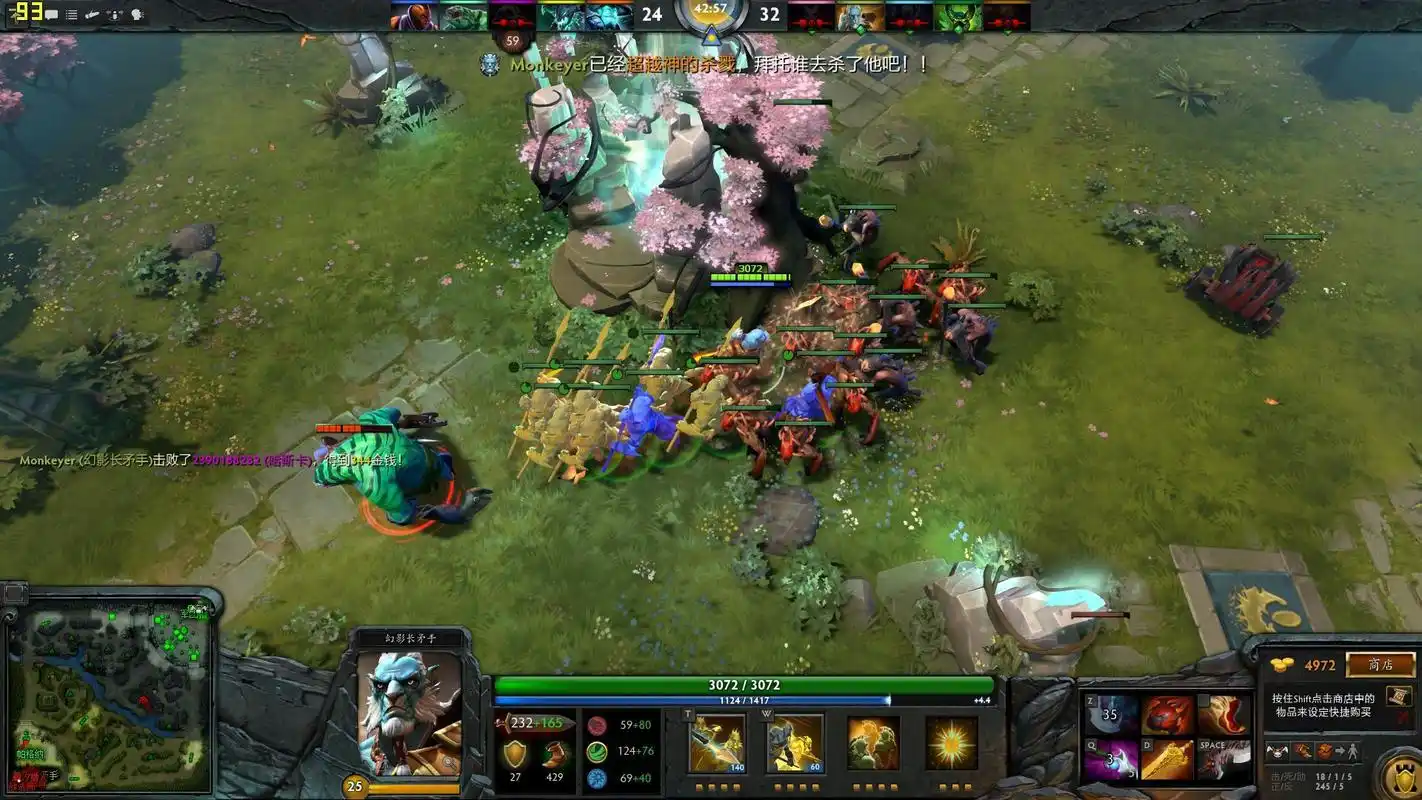Click the armor shield stat icon

click(x=515, y=754)
